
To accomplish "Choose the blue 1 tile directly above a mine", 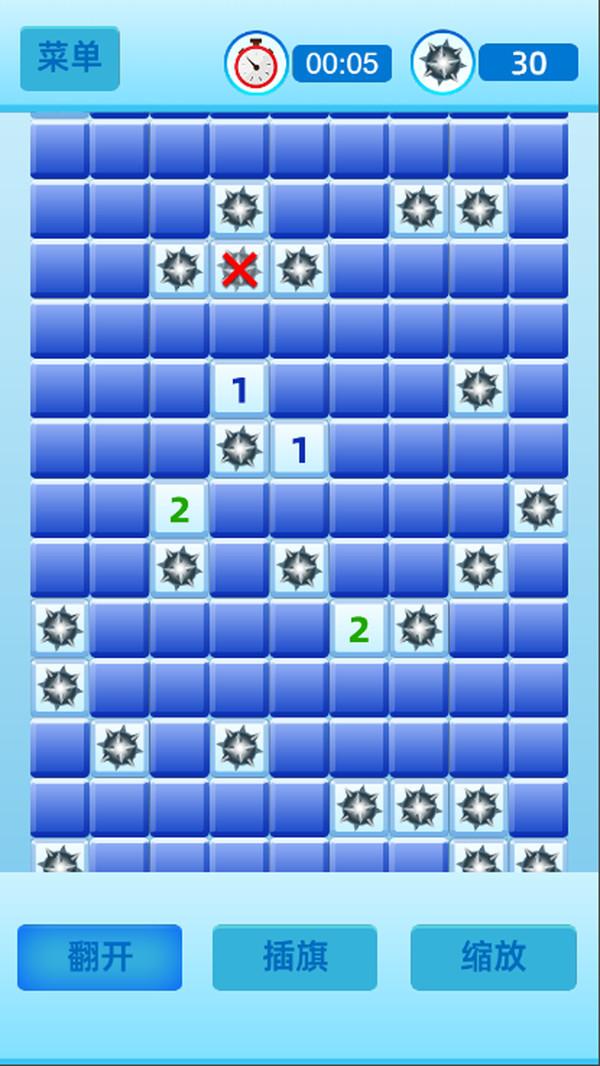I will coord(240,390).
